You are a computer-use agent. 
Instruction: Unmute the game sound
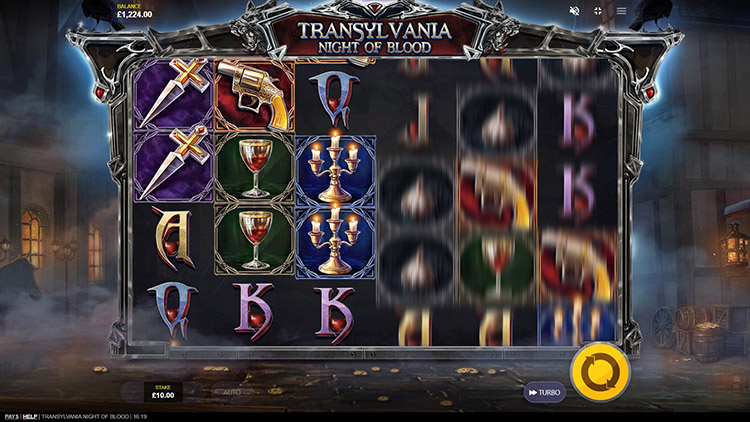(575, 11)
